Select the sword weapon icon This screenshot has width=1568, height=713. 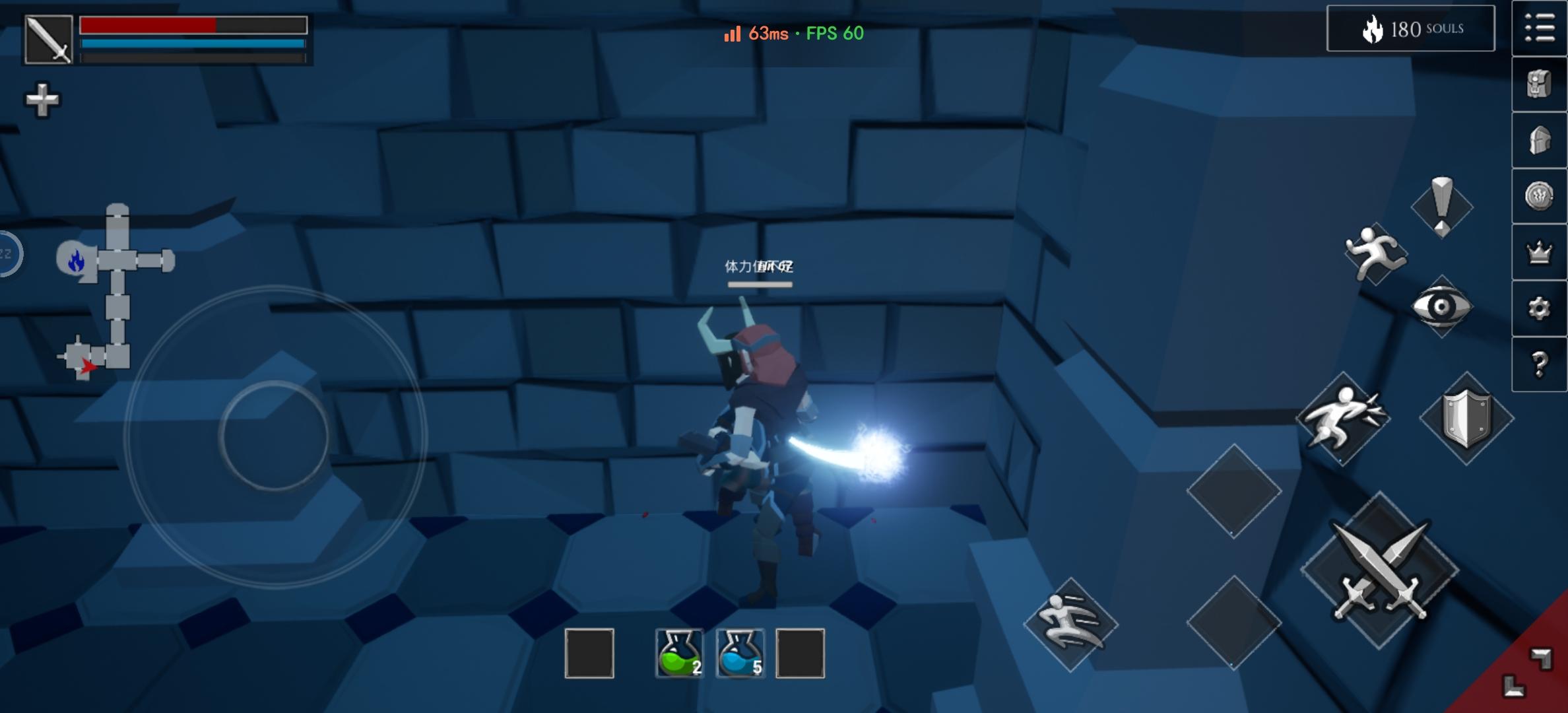[48, 40]
